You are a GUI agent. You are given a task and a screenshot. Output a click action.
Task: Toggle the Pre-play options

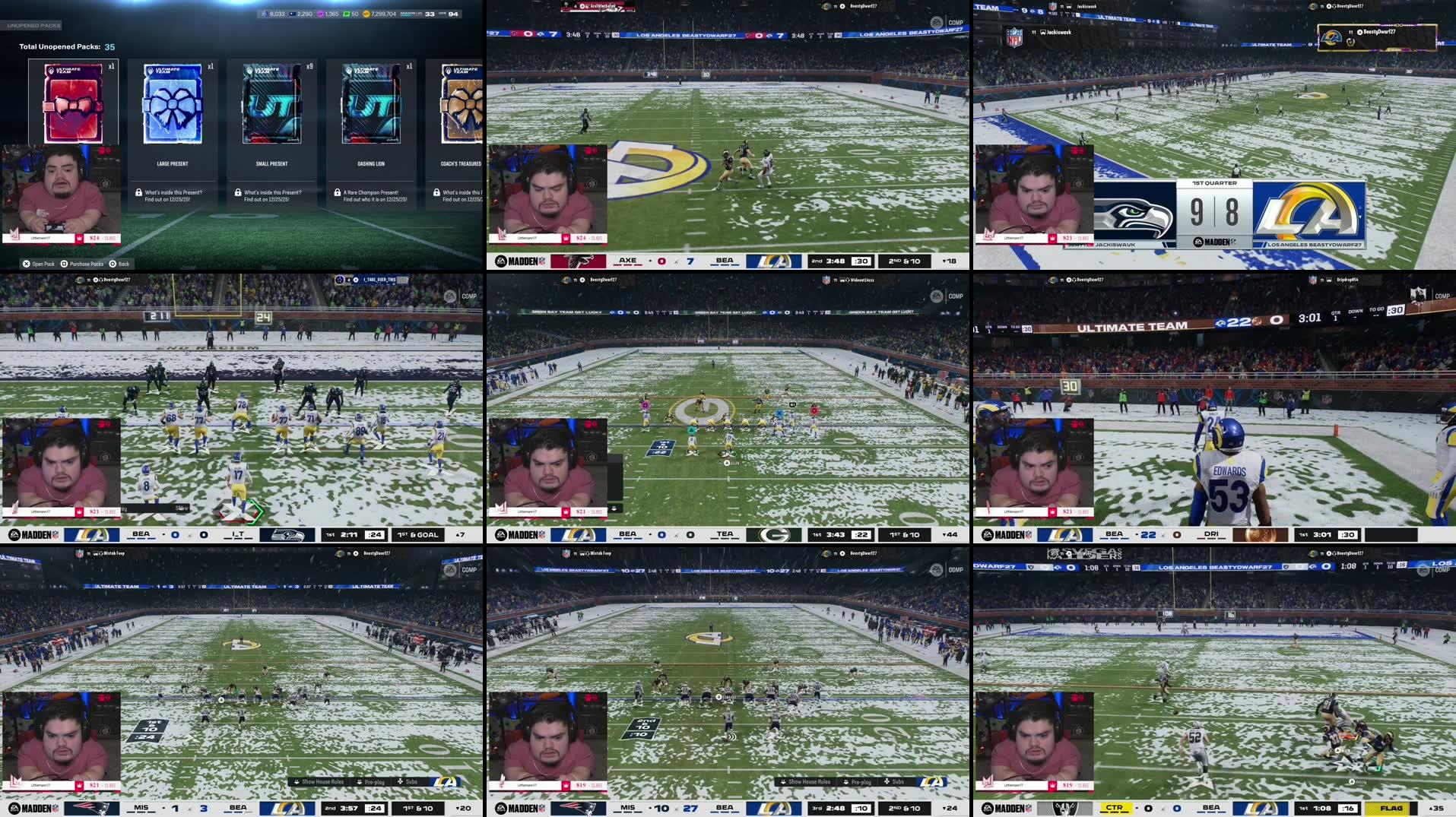(x=373, y=782)
